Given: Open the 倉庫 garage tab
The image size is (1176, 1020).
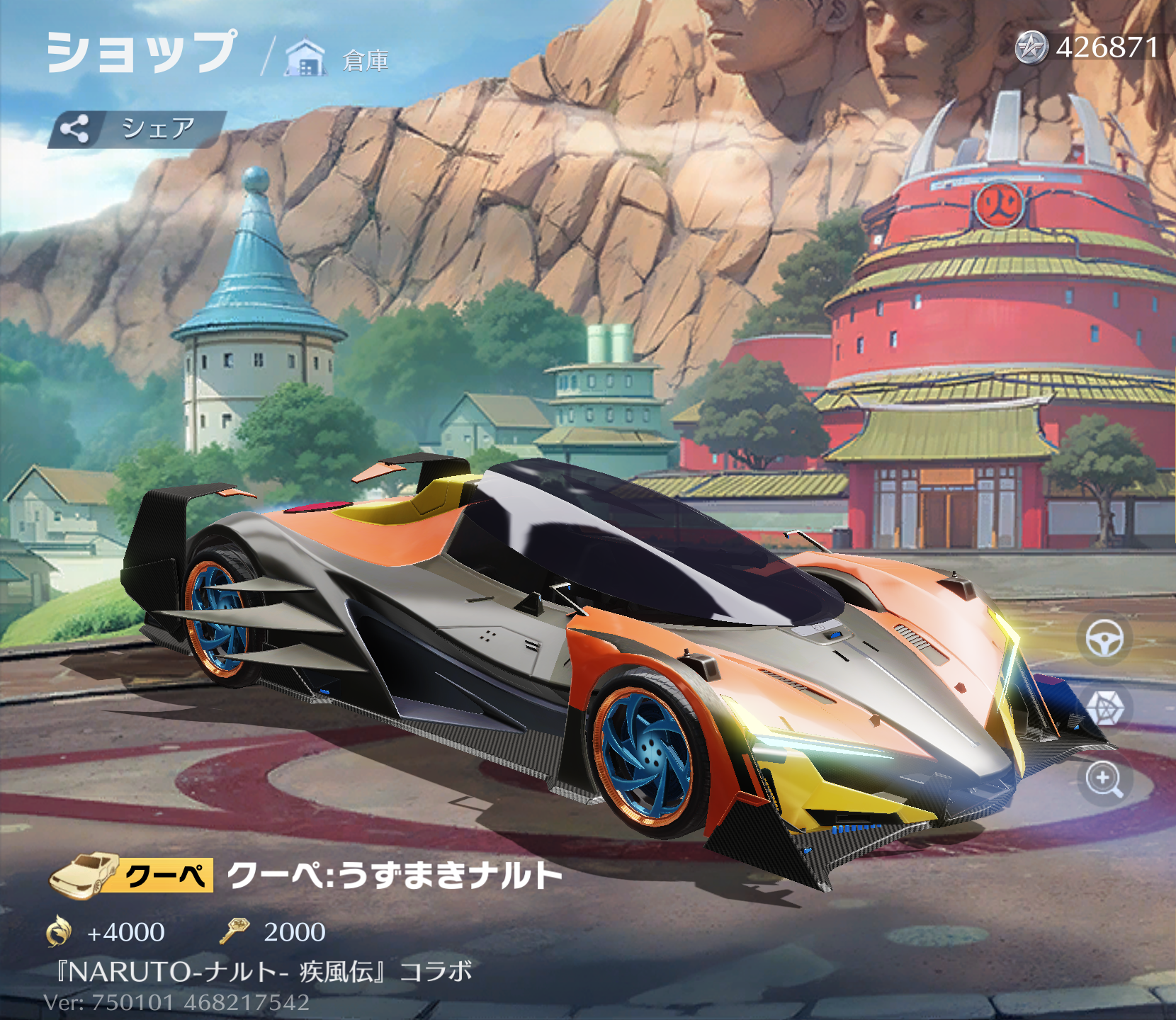Looking at the screenshot, I should pyautogui.click(x=338, y=59).
